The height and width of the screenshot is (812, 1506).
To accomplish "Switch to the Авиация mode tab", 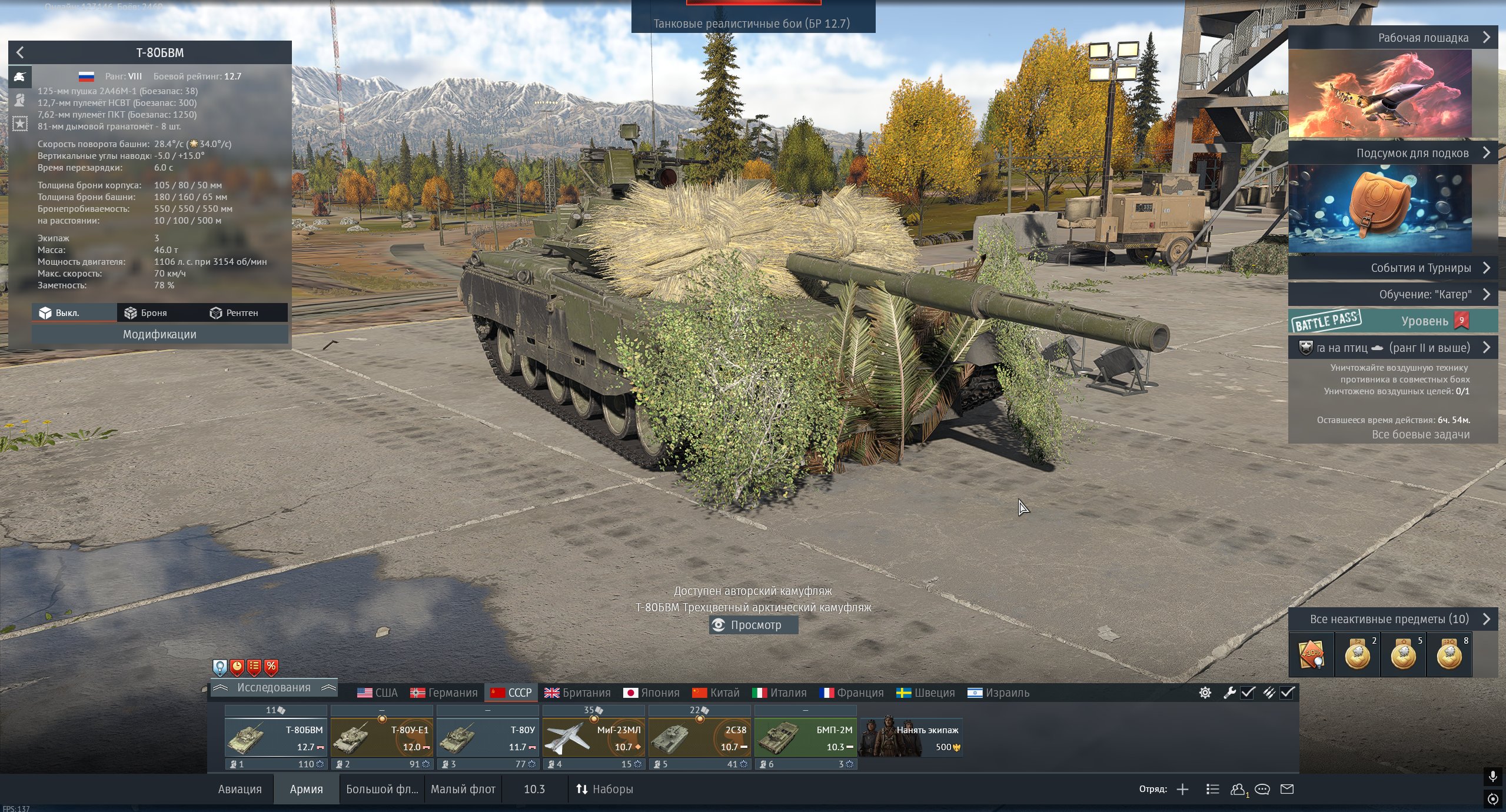I will tap(240, 789).
